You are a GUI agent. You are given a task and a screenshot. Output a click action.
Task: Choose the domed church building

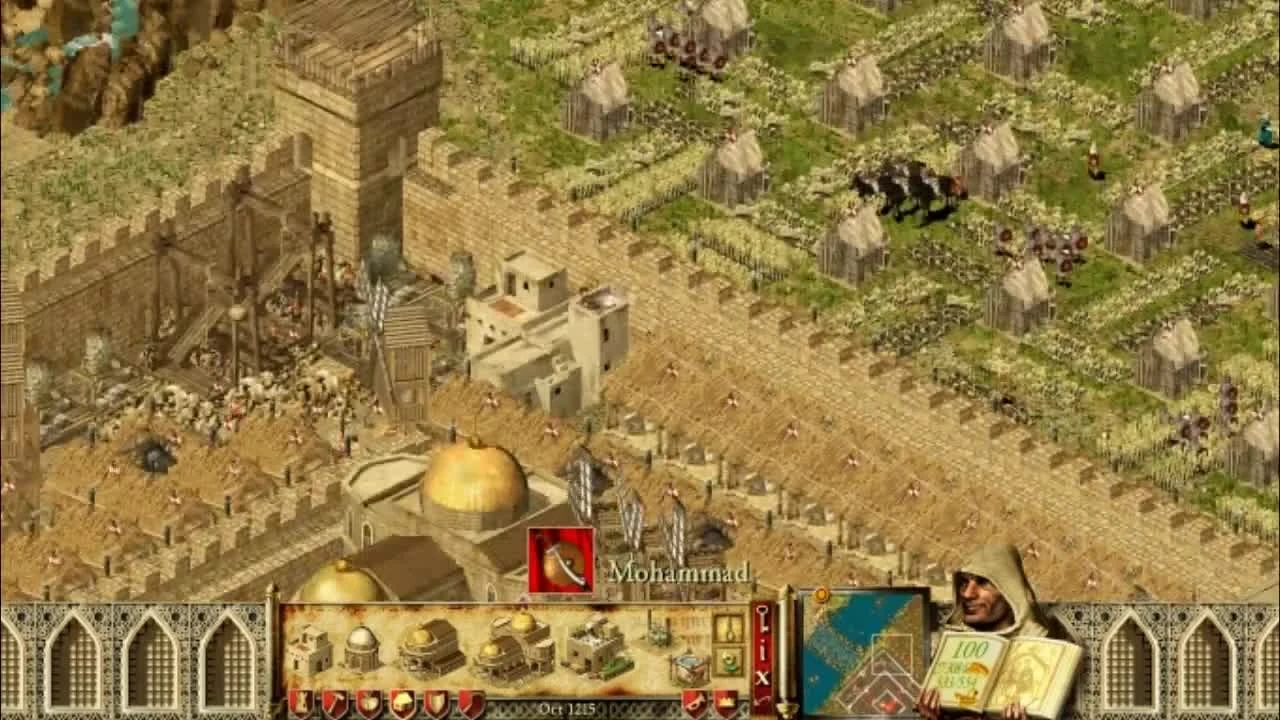coord(362,648)
